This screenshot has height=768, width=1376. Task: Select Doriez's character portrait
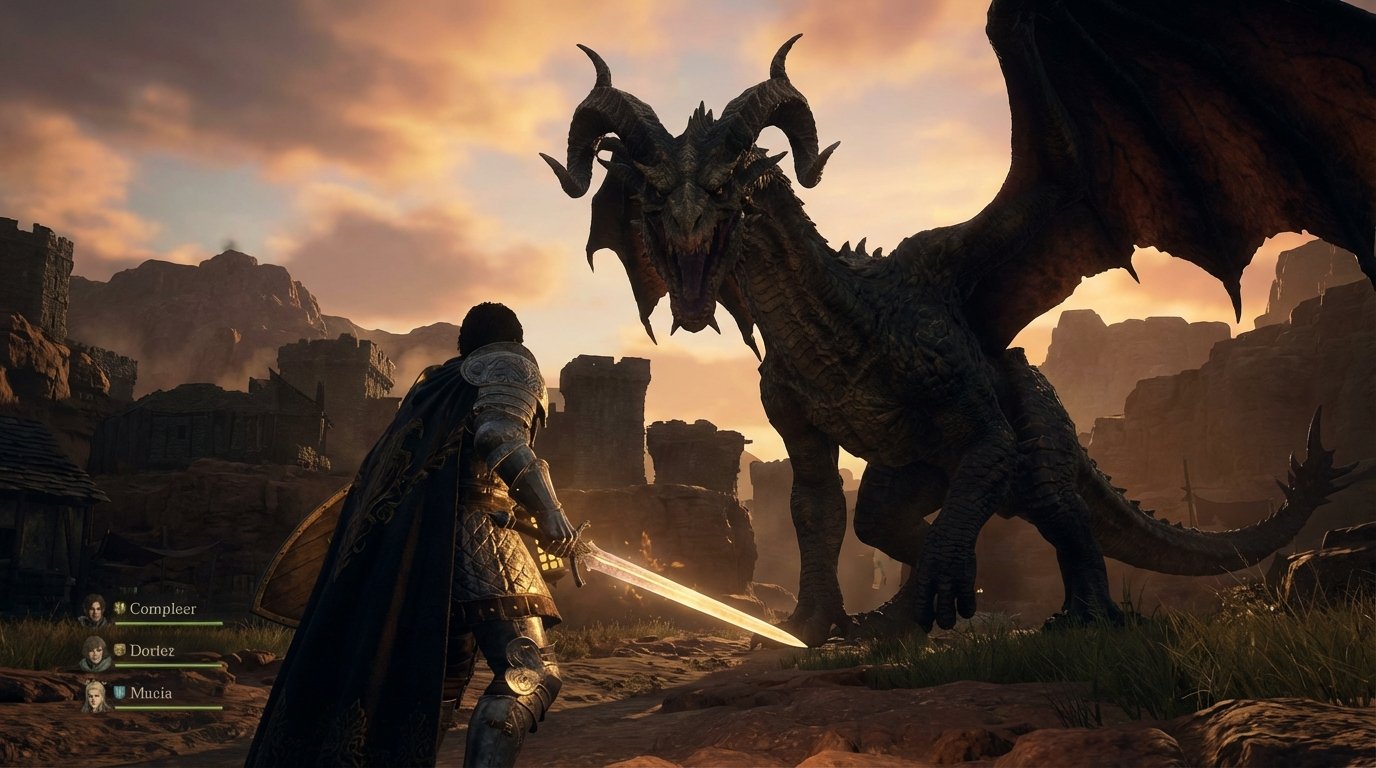97,651
